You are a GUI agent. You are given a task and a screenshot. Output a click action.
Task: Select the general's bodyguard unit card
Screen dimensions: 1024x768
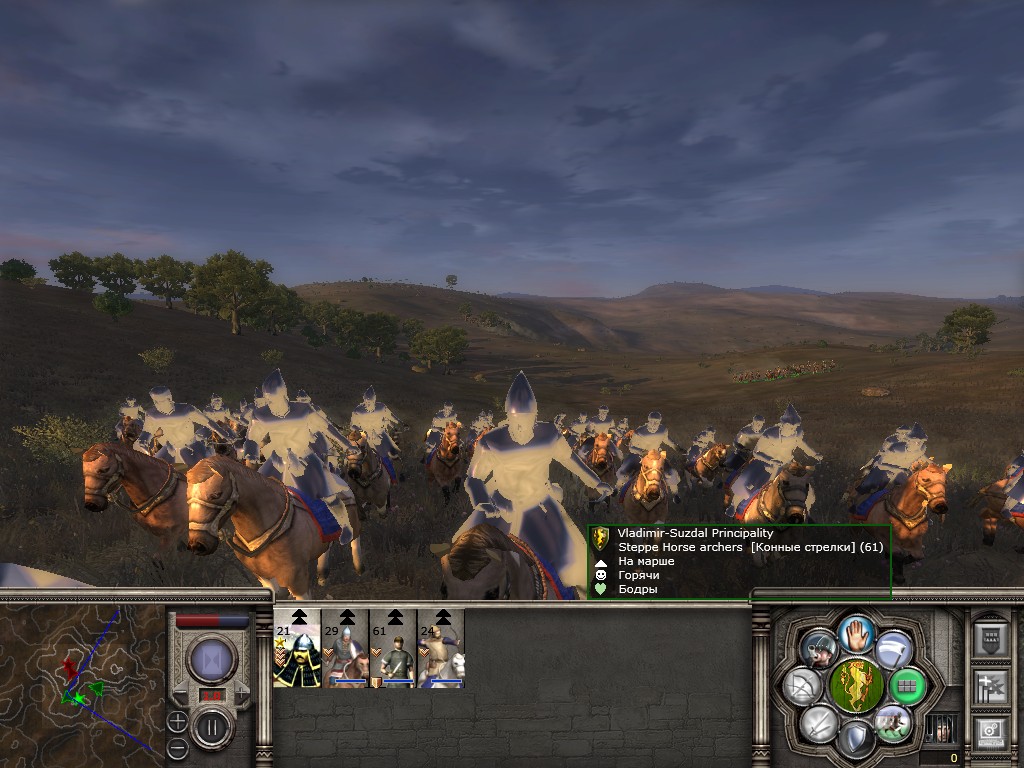297,649
